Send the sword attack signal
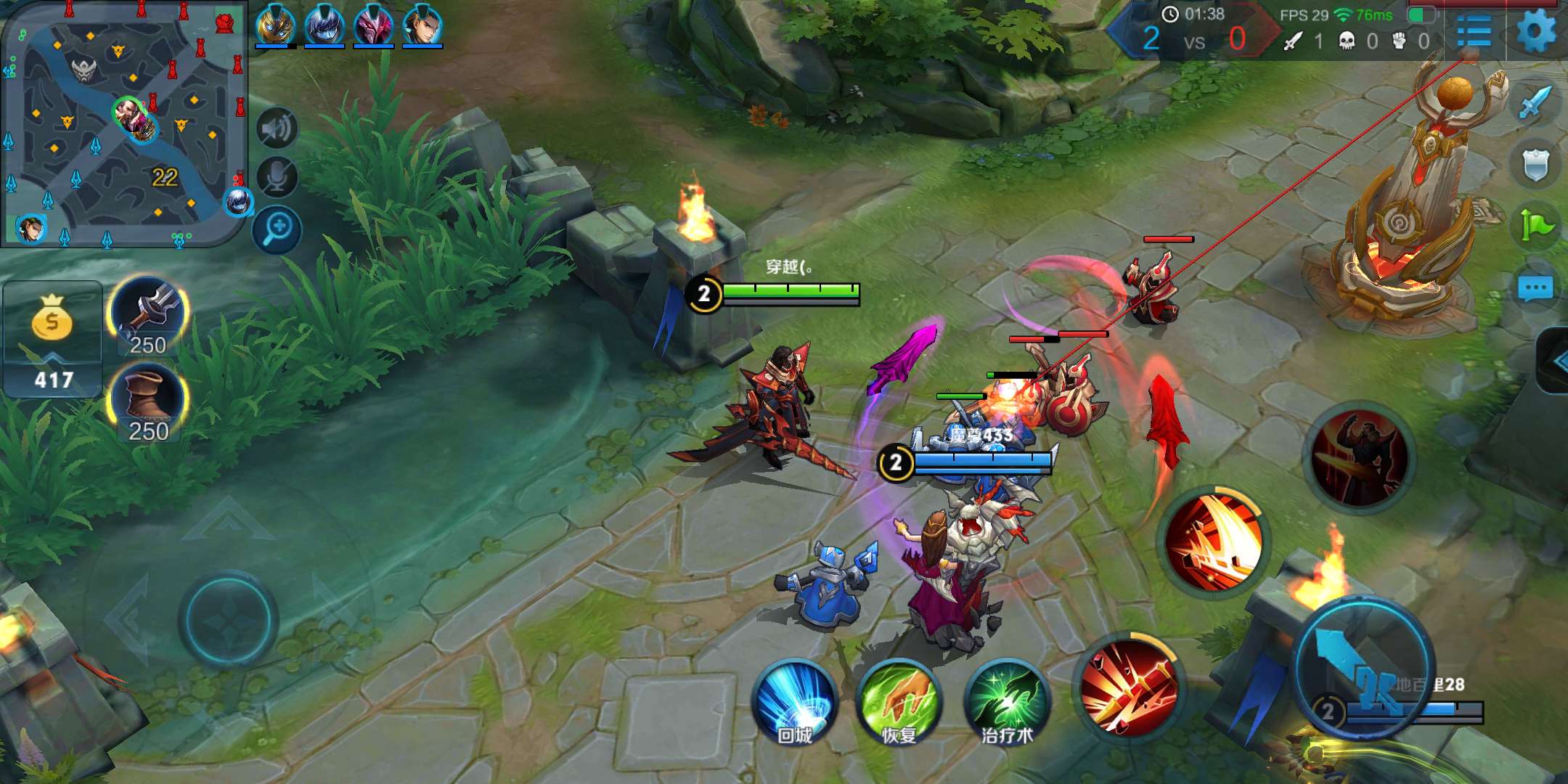This screenshot has height=784, width=1568. pos(1535,104)
